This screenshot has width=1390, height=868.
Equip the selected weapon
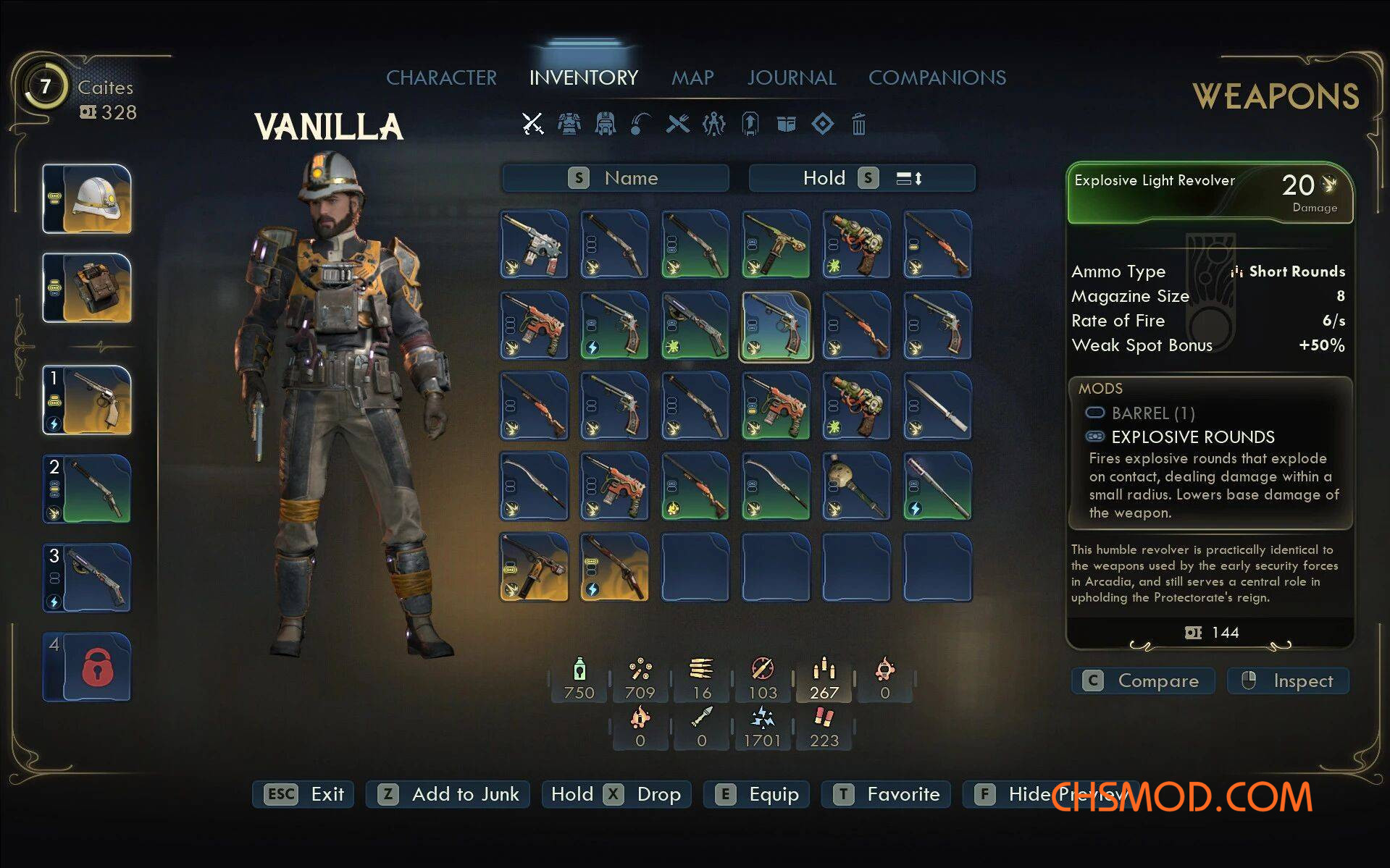click(x=756, y=794)
